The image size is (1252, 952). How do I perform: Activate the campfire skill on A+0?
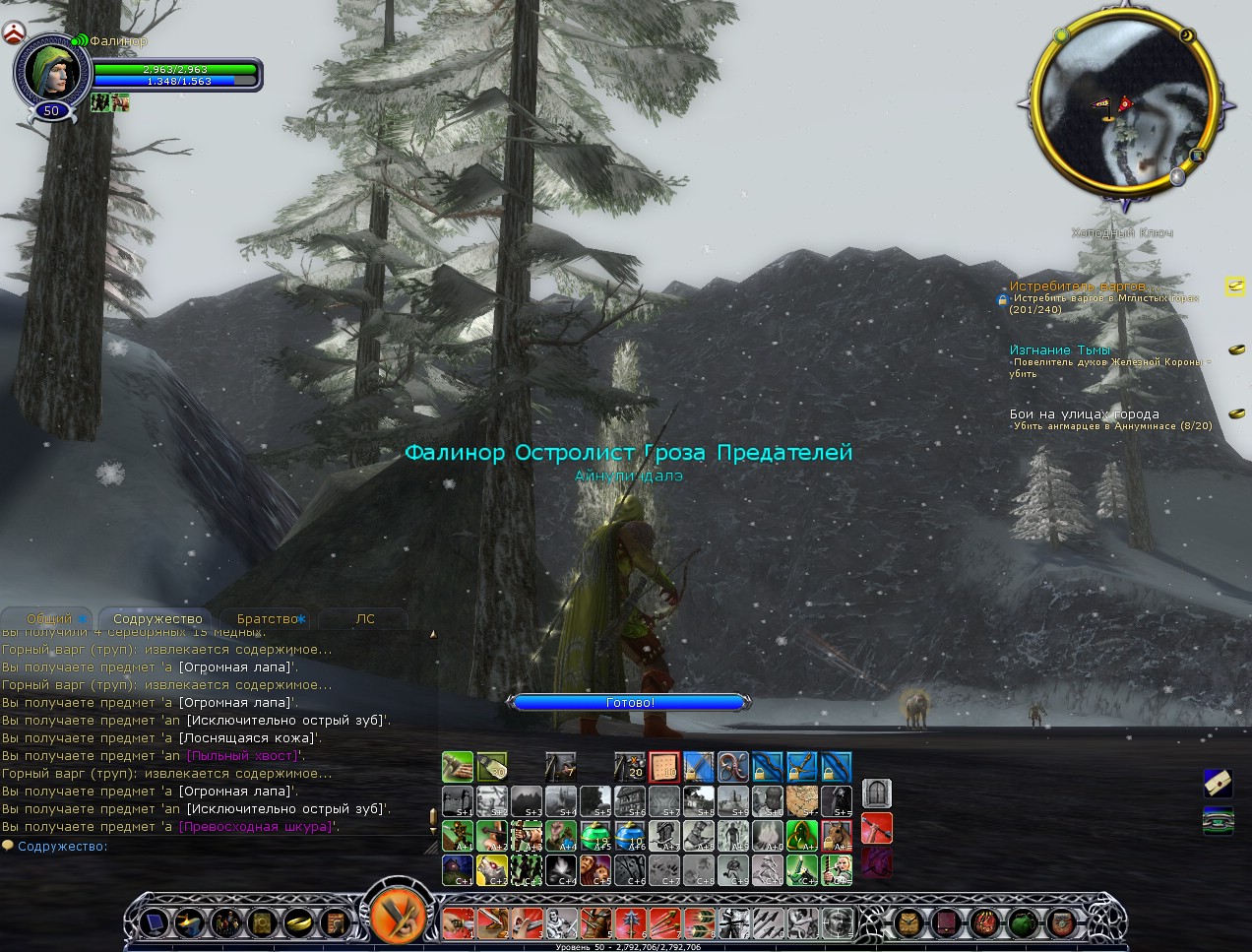click(x=768, y=836)
